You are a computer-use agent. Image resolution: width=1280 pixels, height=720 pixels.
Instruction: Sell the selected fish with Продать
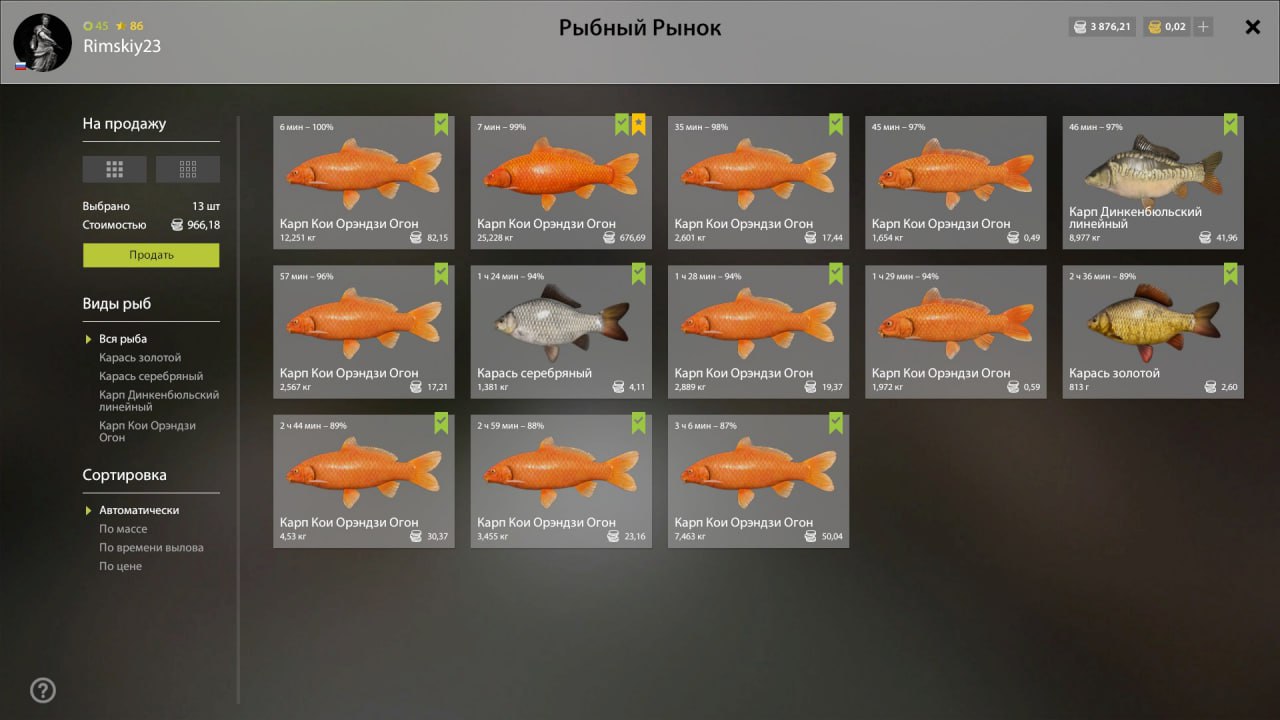(x=151, y=255)
